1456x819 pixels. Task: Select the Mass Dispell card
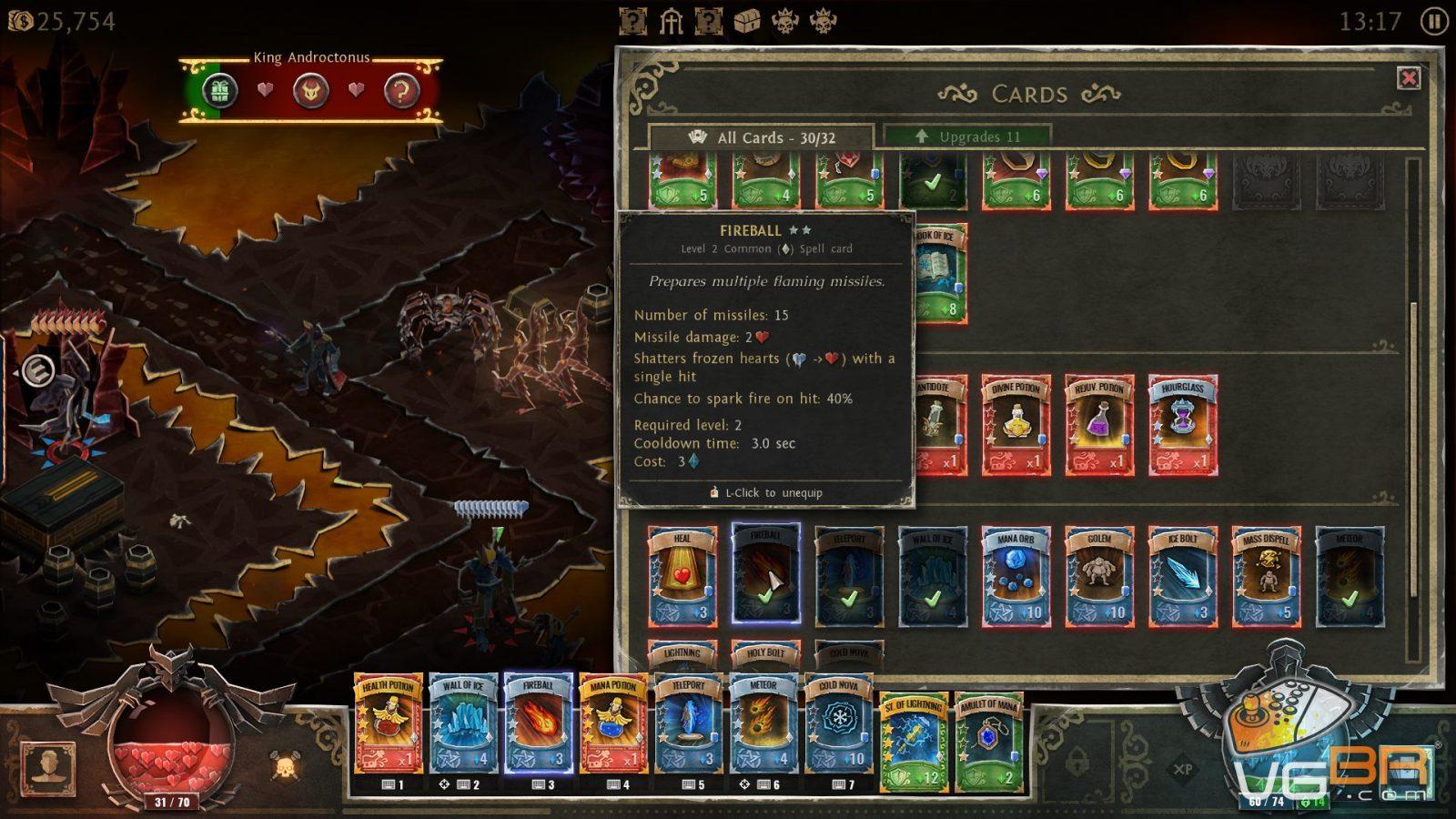[1266, 576]
